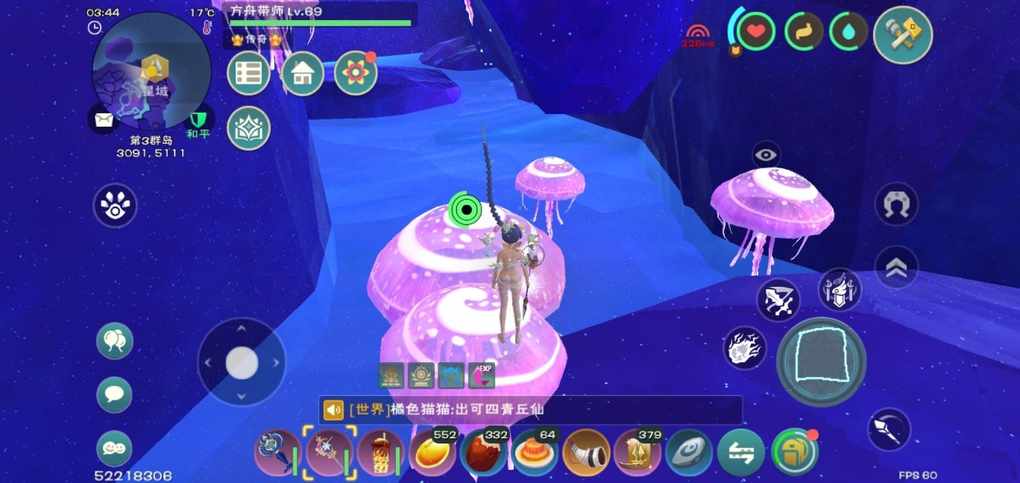Activate the flaming fist skill
This screenshot has width=1020, height=483.
(745, 347)
